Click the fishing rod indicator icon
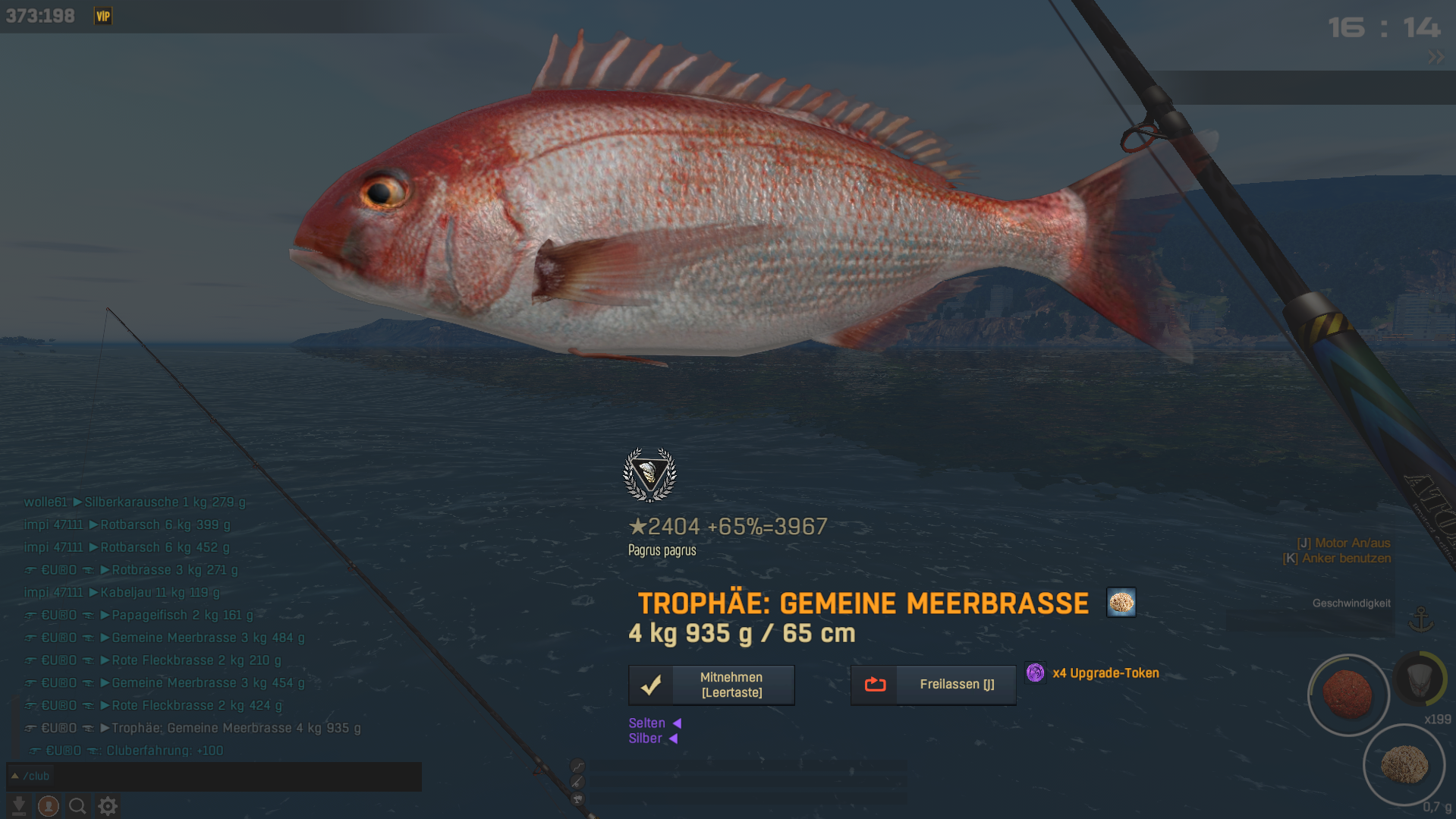 [x=577, y=782]
